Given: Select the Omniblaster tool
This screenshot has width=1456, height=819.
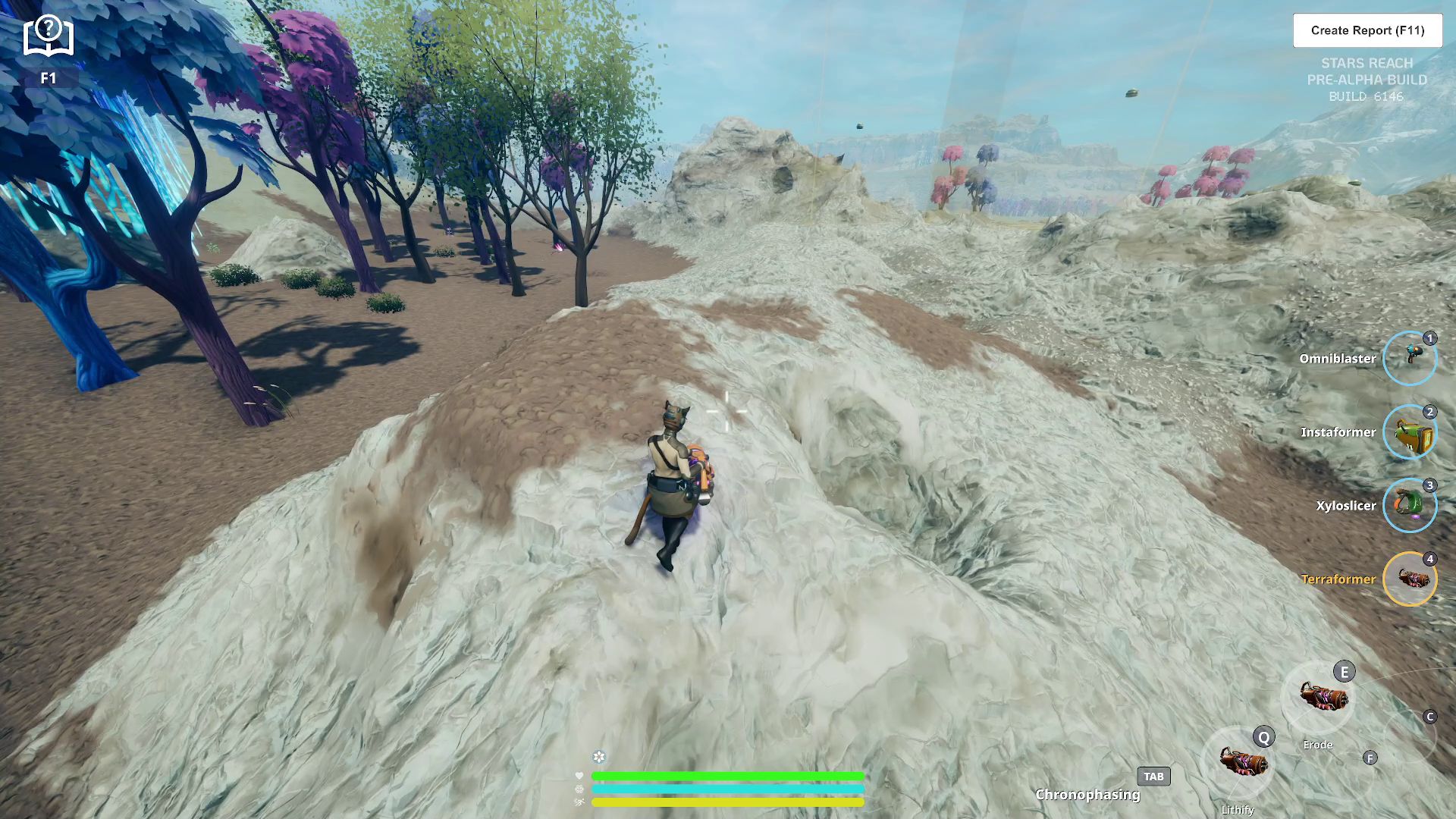Looking at the screenshot, I should [1409, 358].
